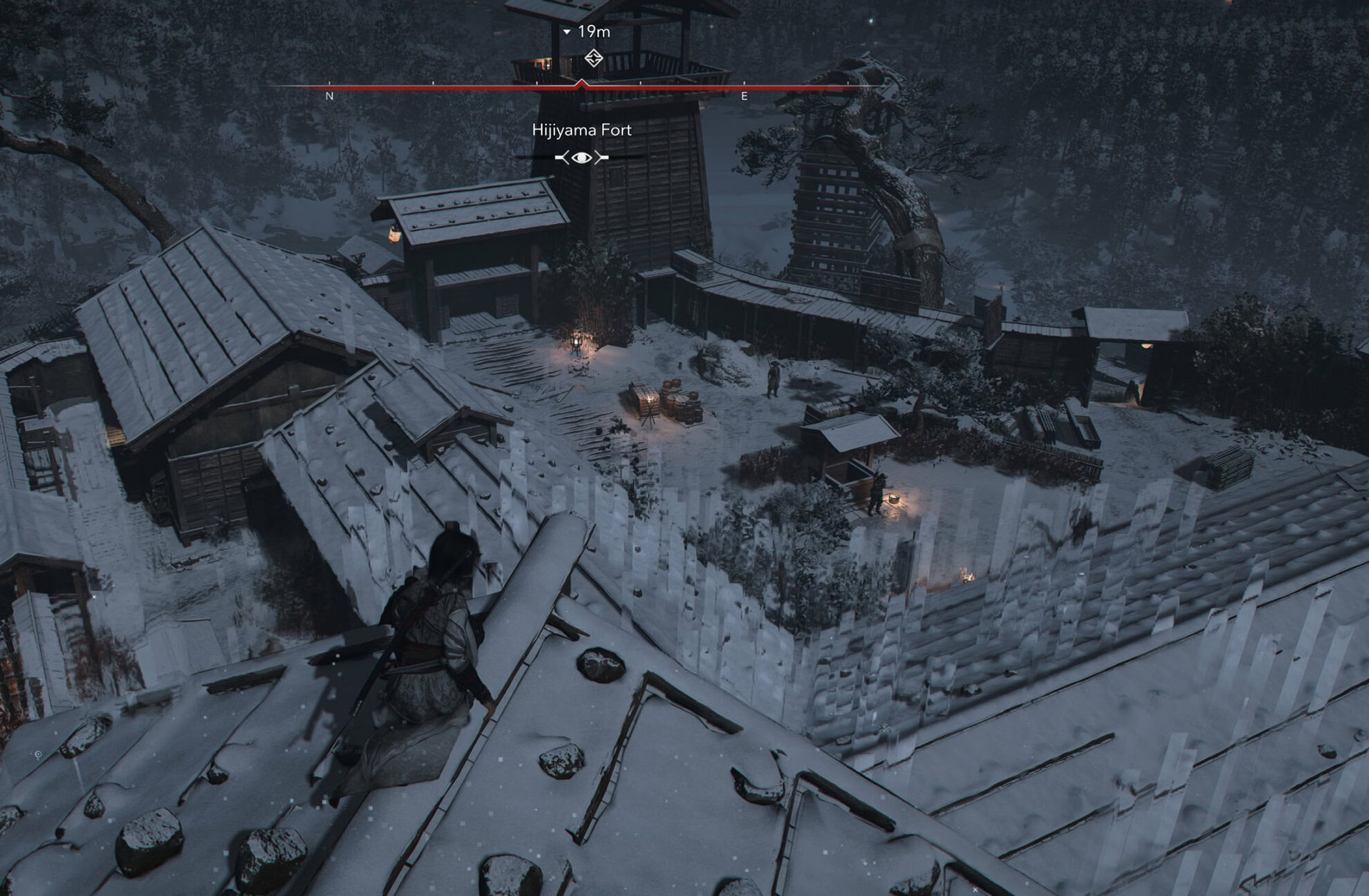Select the Hijiyama Fort location label
Image resolution: width=1369 pixels, height=896 pixels.
(x=583, y=130)
